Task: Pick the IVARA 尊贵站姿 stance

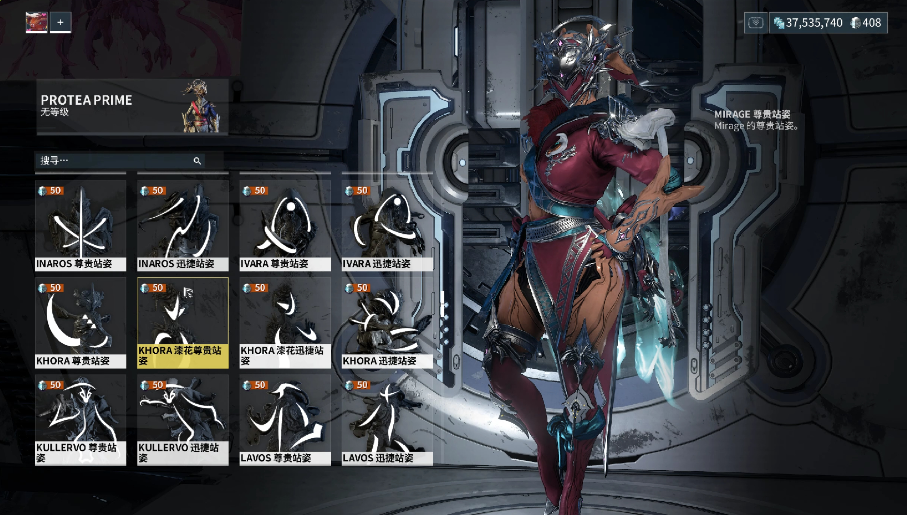Action: [285, 227]
